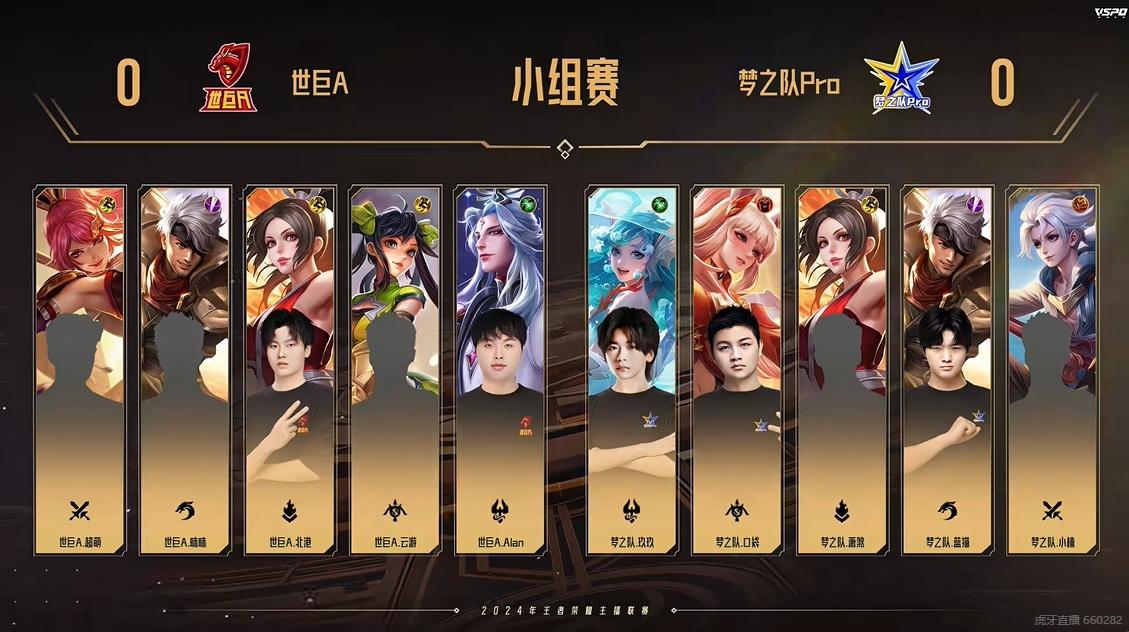
Task: View the 梦之队.玖玖 player card
Action: 632,370
